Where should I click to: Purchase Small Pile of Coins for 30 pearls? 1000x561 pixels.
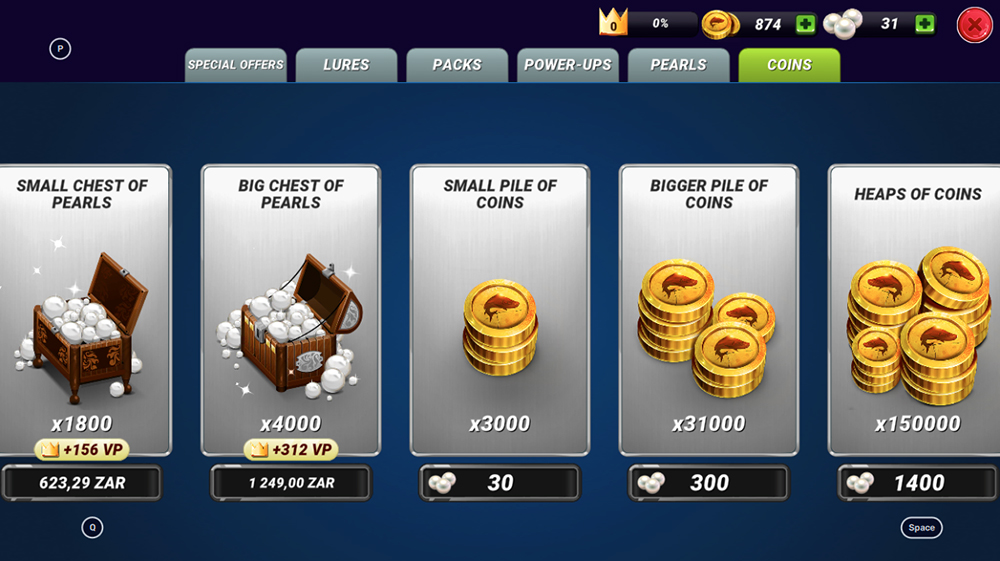pos(500,483)
